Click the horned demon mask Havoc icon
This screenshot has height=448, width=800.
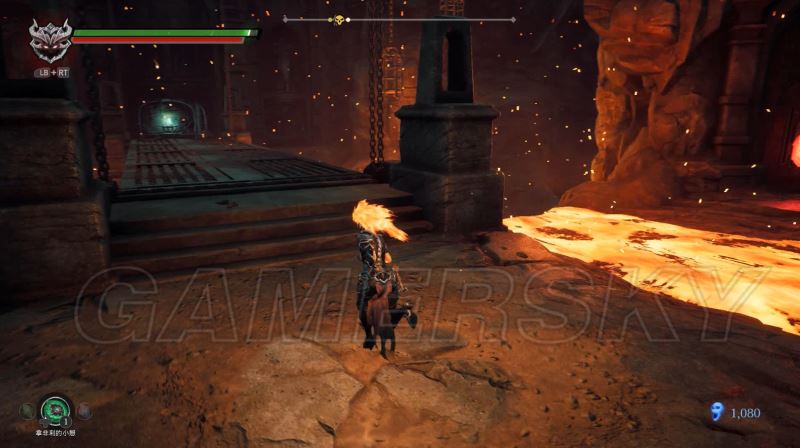[x=49, y=42]
